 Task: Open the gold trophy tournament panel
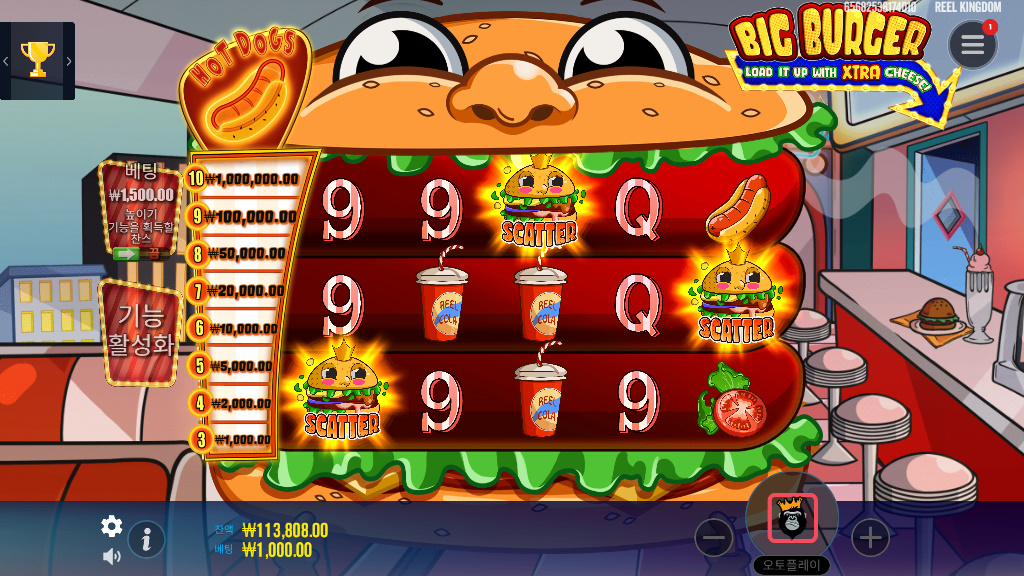pos(37,60)
